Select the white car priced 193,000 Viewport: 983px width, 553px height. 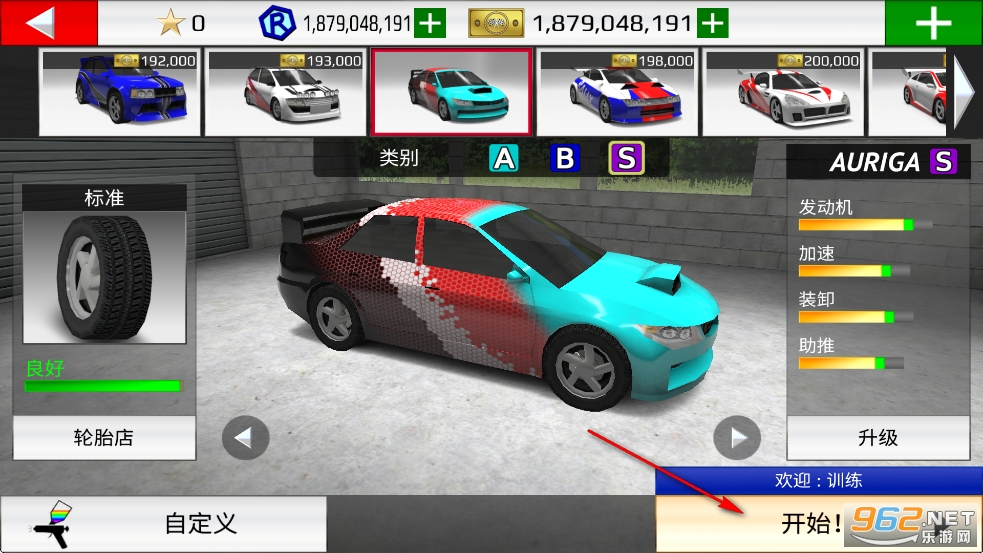pyautogui.click(x=284, y=92)
